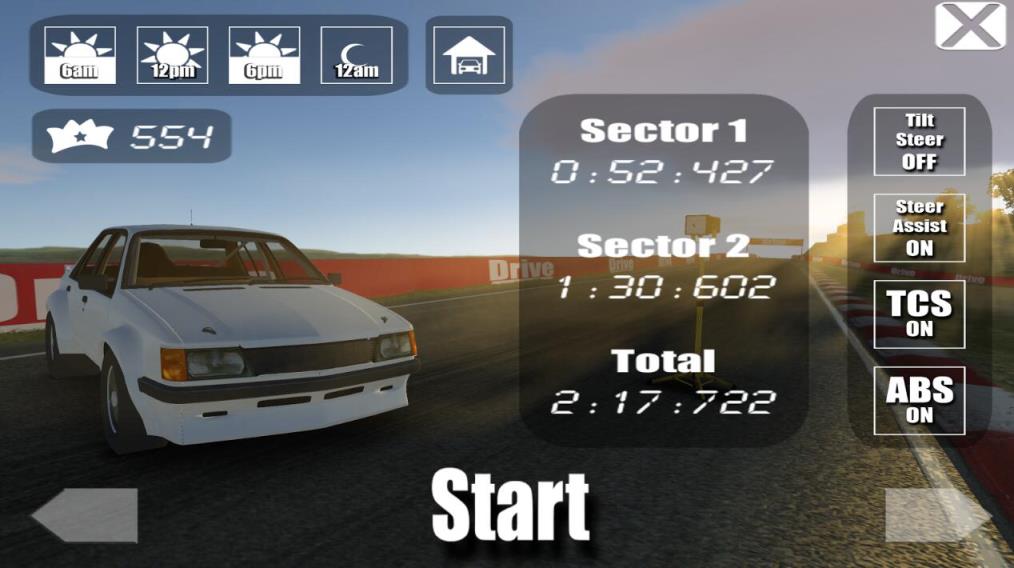Toggle the ABS brakes setting
The height and width of the screenshot is (568, 1014).
pyautogui.click(x=919, y=400)
